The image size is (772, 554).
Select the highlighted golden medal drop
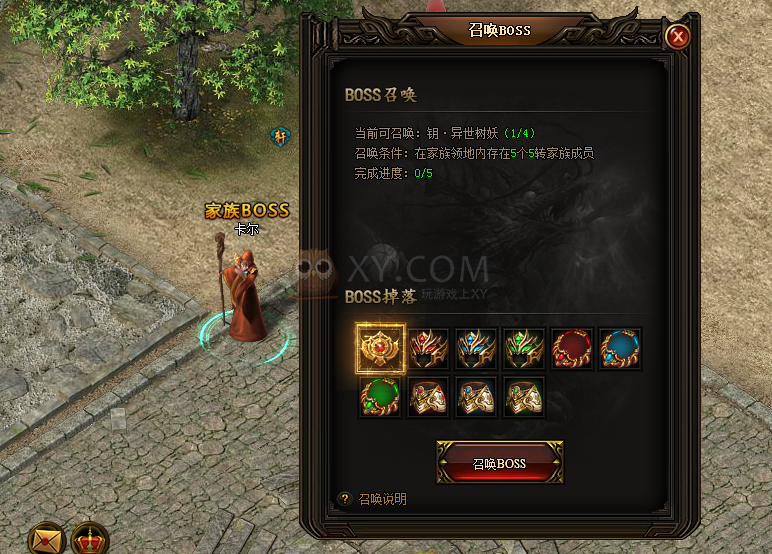coord(380,348)
